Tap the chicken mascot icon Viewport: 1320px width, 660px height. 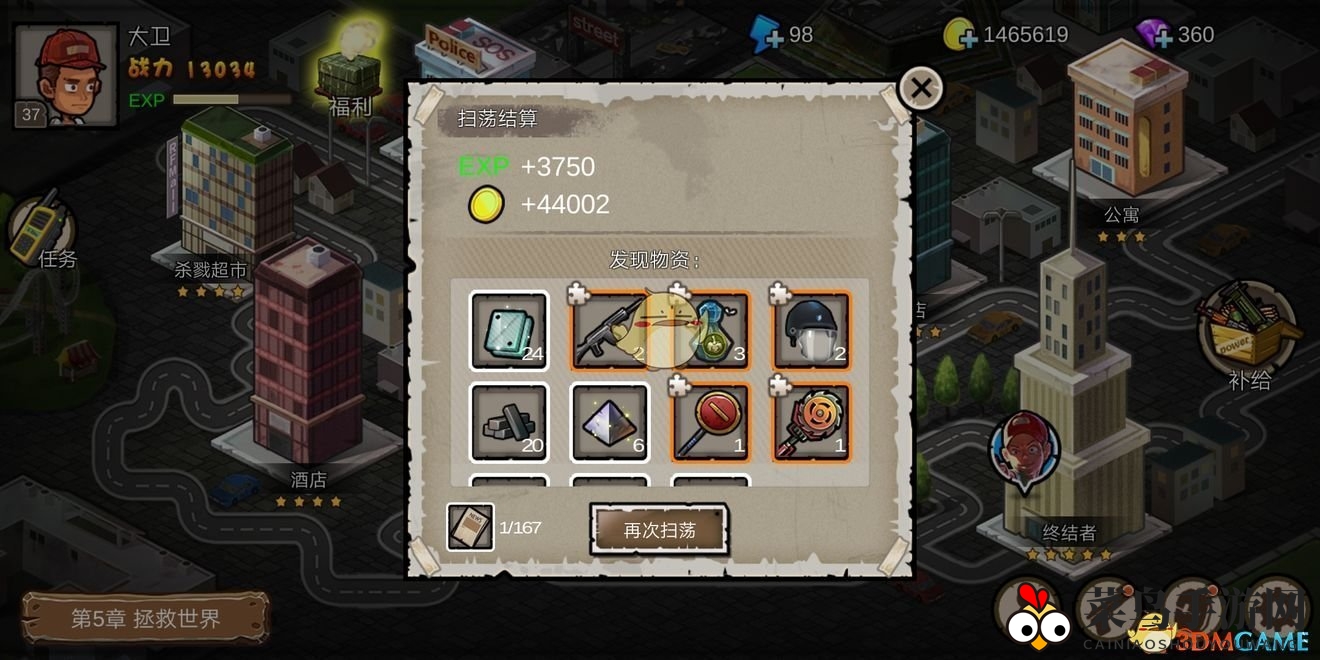[x=1030, y=613]
